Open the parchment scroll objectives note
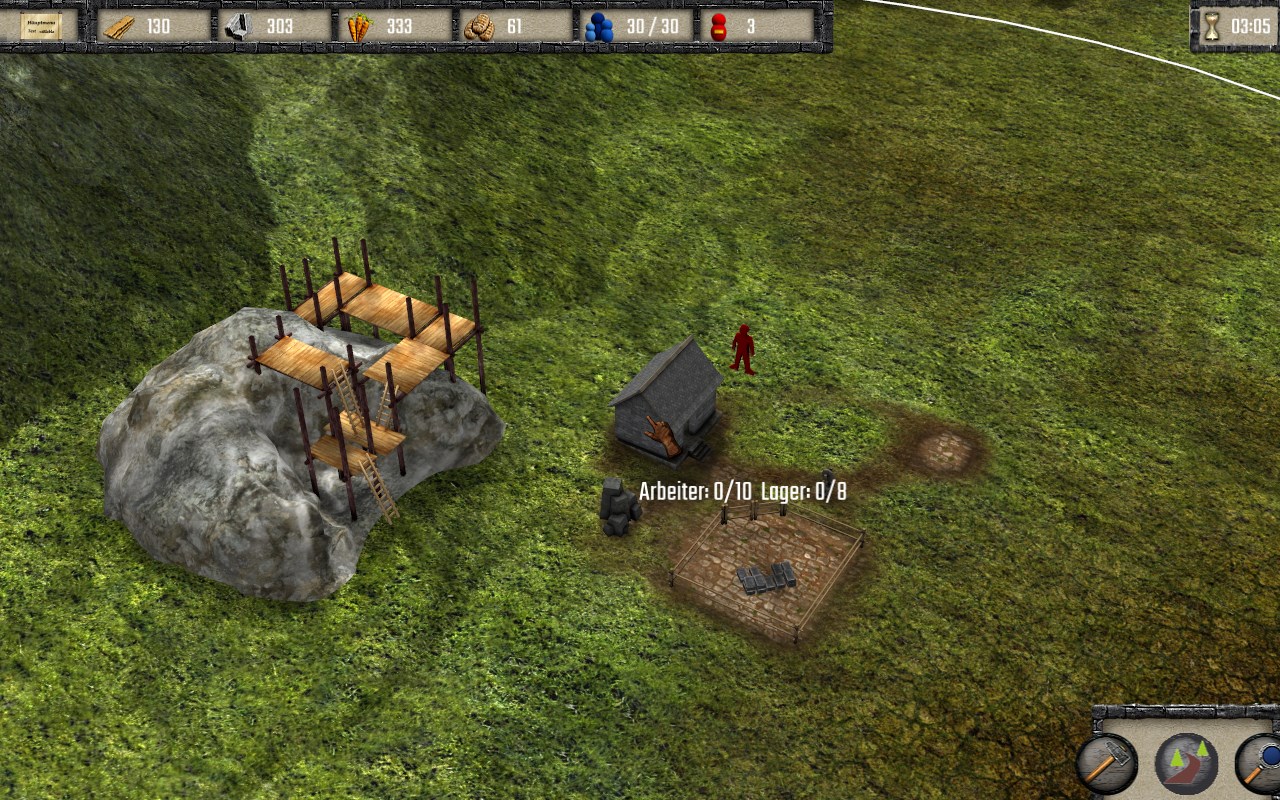 pos(41,26)
